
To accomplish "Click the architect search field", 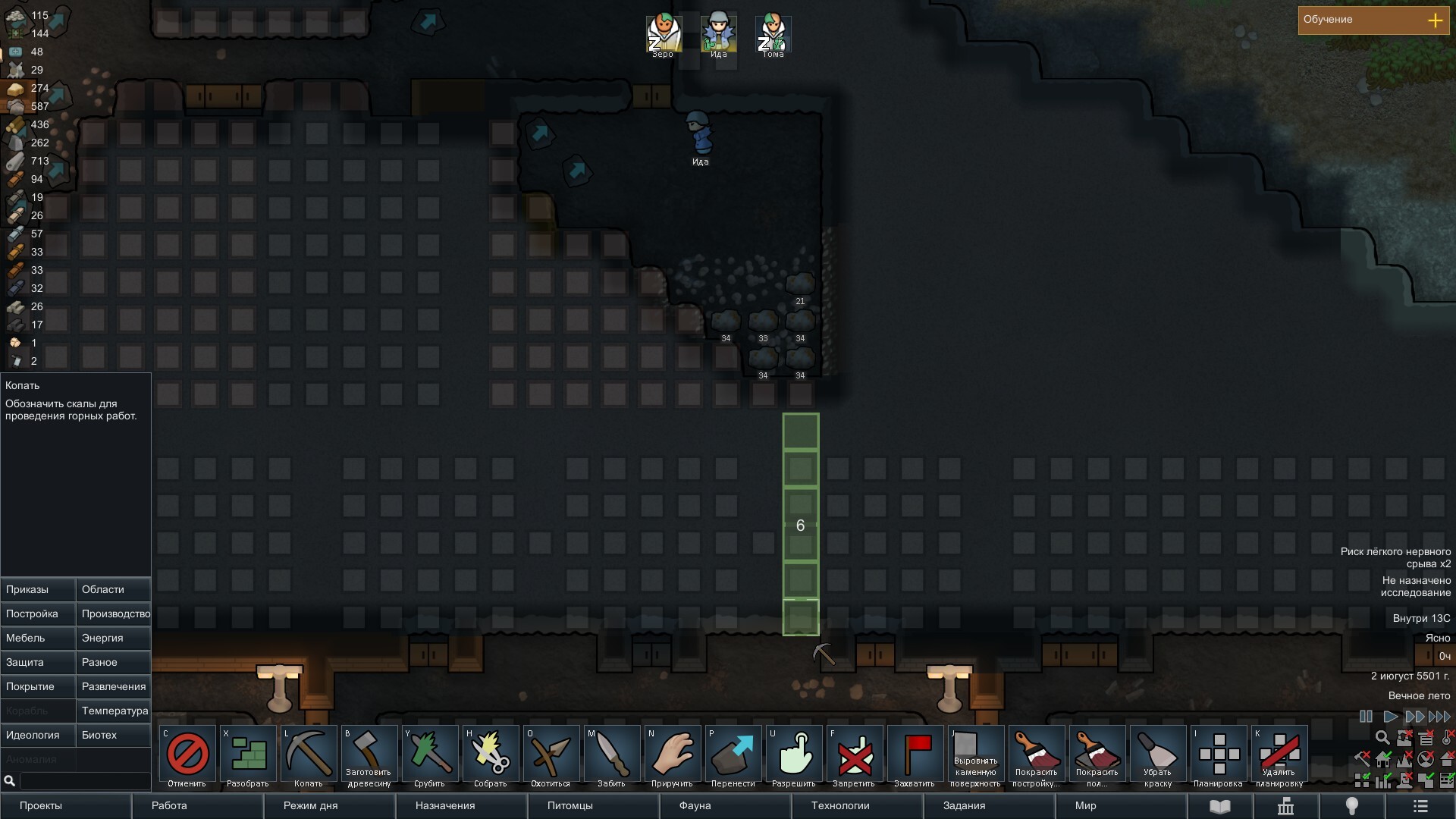I will pos(83,780).
